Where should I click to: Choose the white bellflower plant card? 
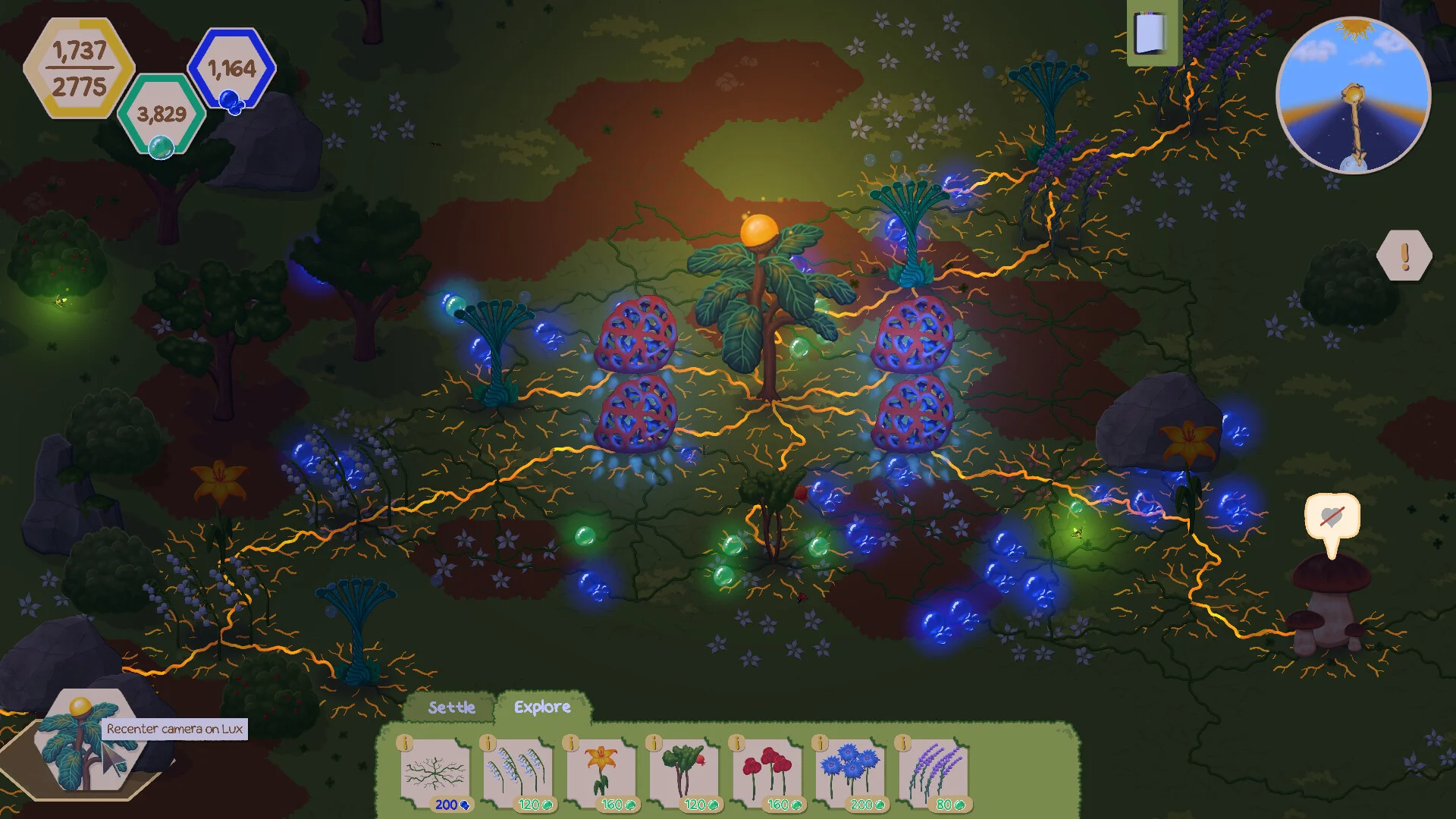point(518,773)
